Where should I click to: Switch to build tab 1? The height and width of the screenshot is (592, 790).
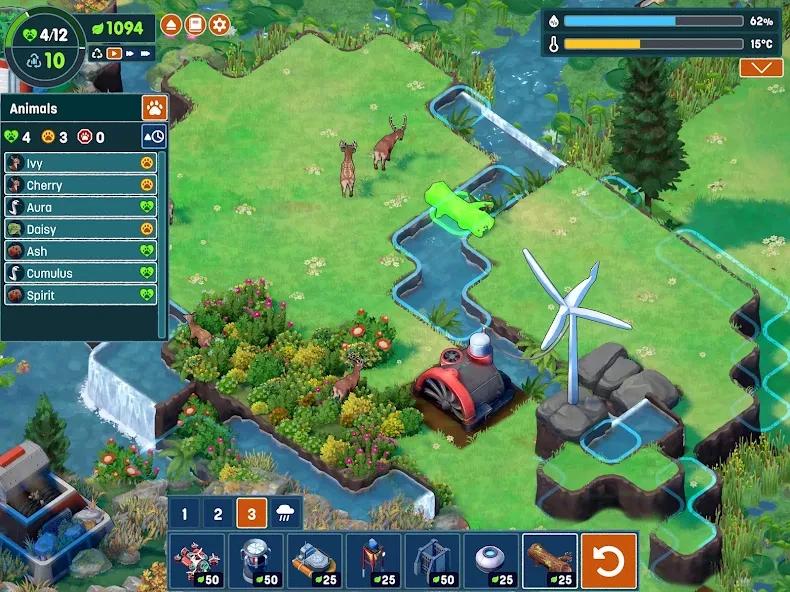coord(183,514)
